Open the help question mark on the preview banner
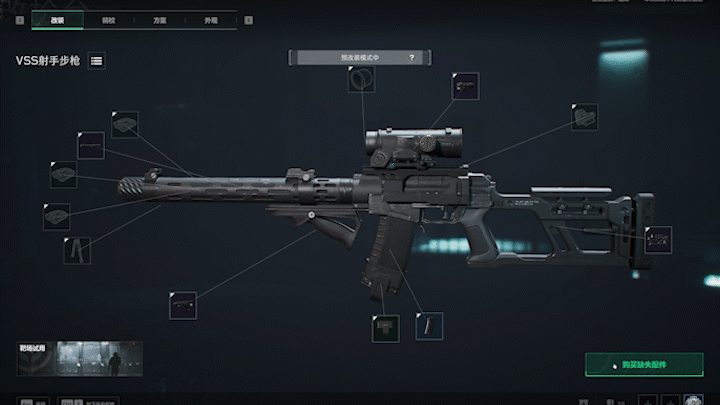 (411, 58)
